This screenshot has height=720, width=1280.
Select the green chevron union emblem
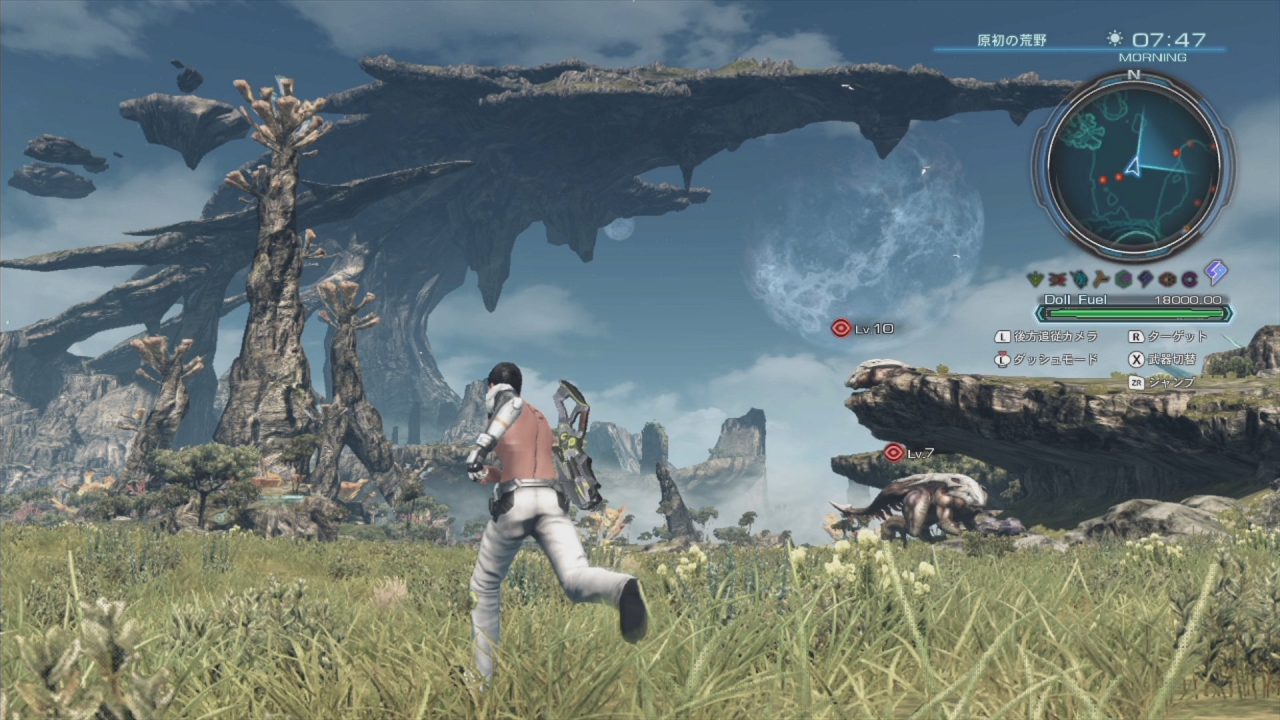1035,279
